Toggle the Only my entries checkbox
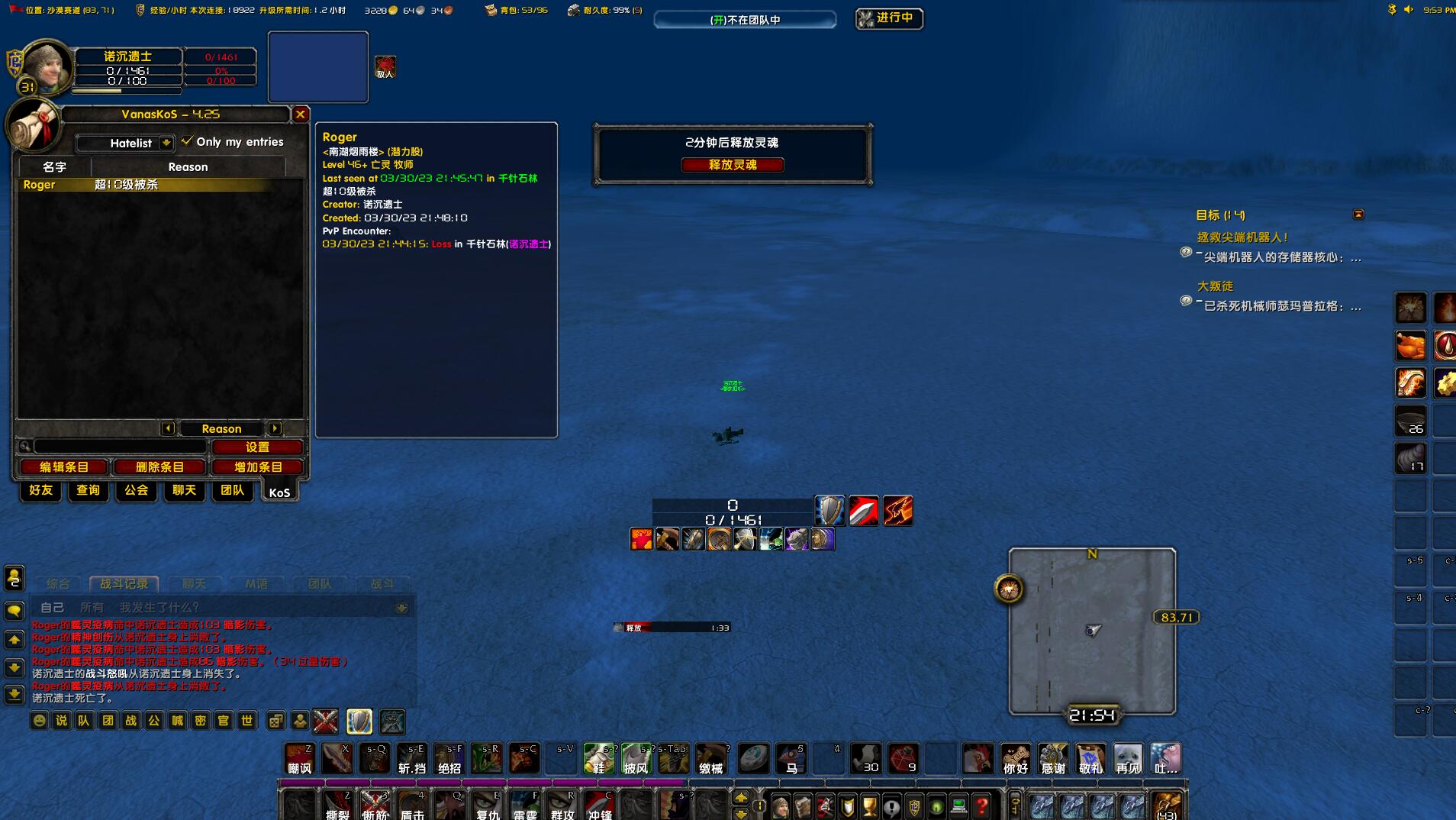 187,141
